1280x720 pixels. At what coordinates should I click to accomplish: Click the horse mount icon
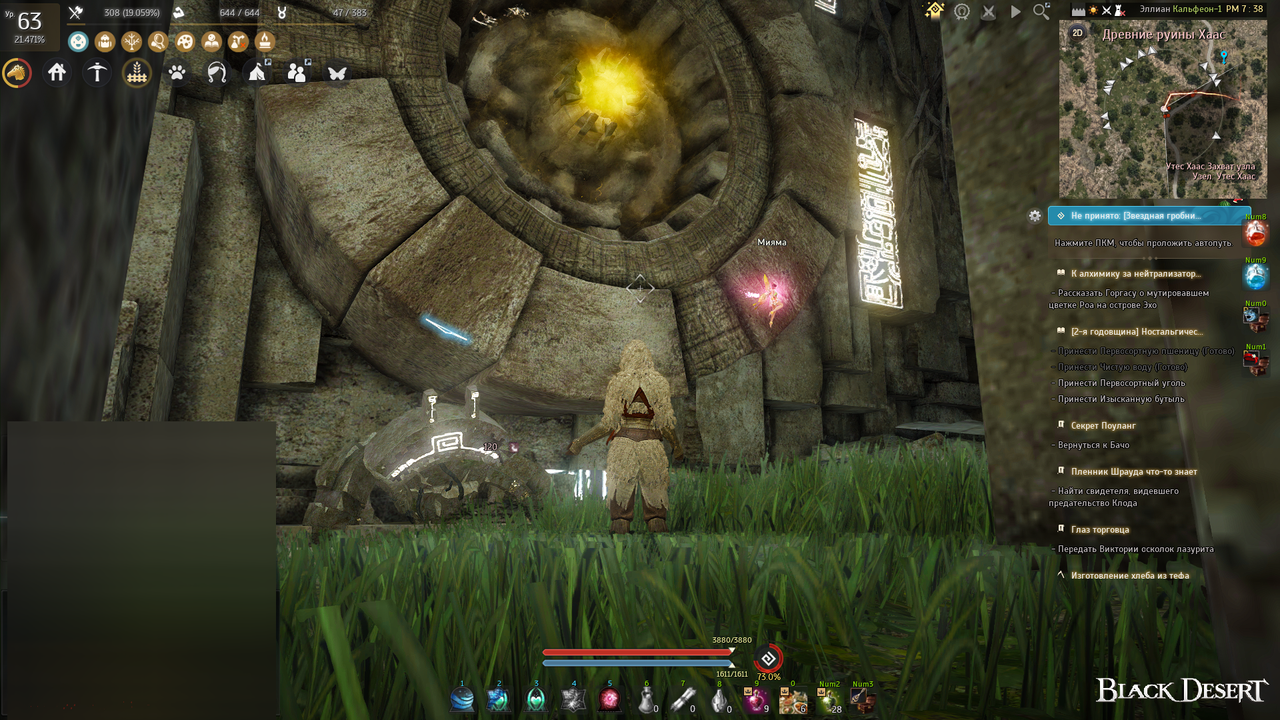pos(17,73)
